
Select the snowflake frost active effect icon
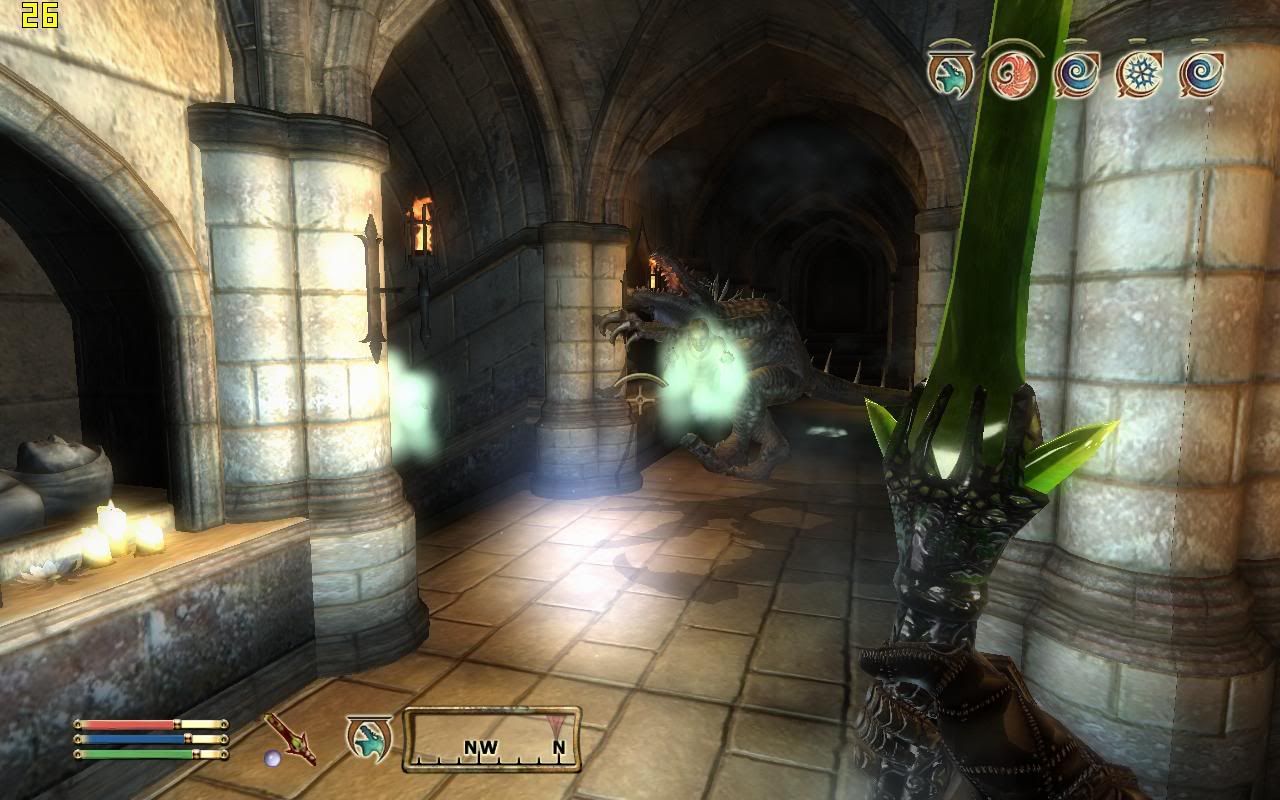pos(1139,74)
